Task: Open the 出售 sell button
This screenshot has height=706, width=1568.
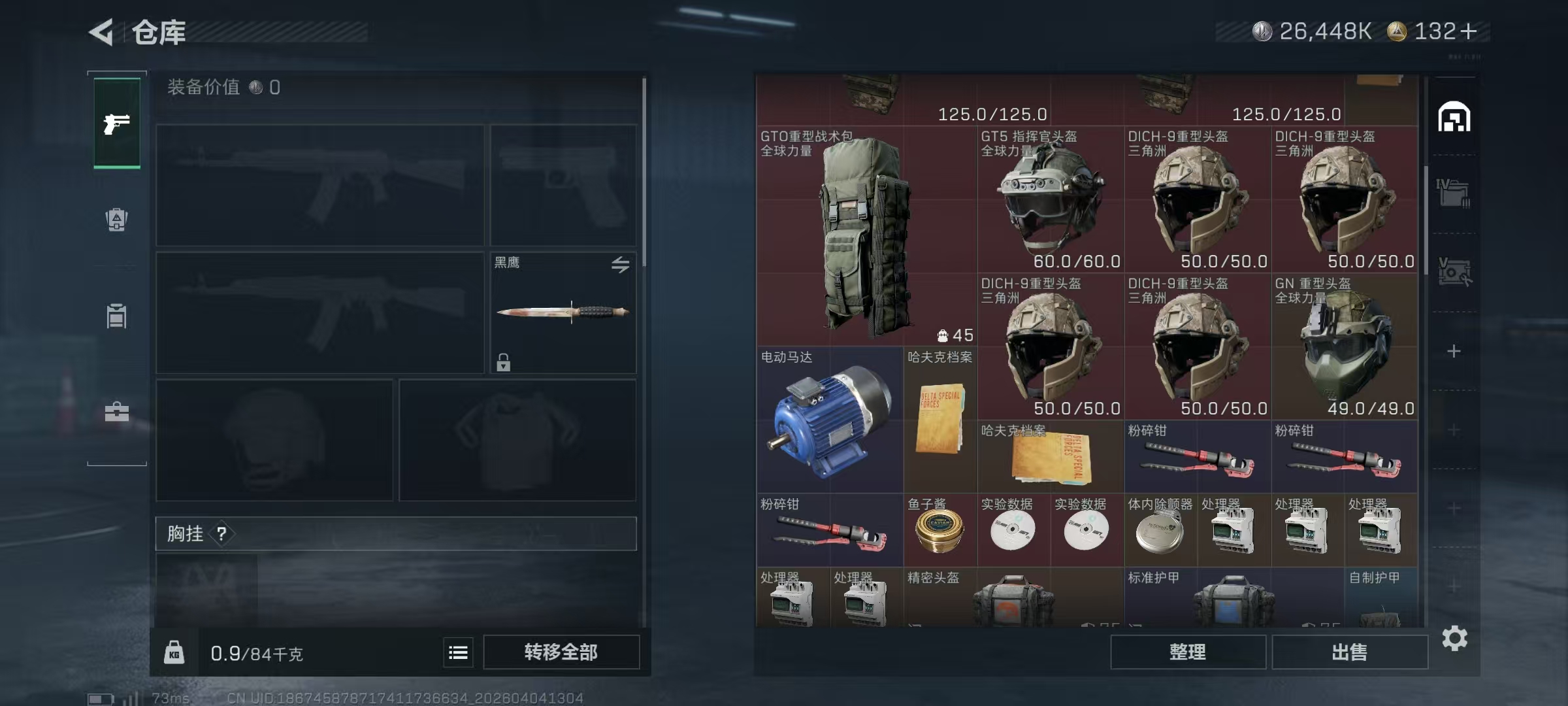Action: [1349, 652]
